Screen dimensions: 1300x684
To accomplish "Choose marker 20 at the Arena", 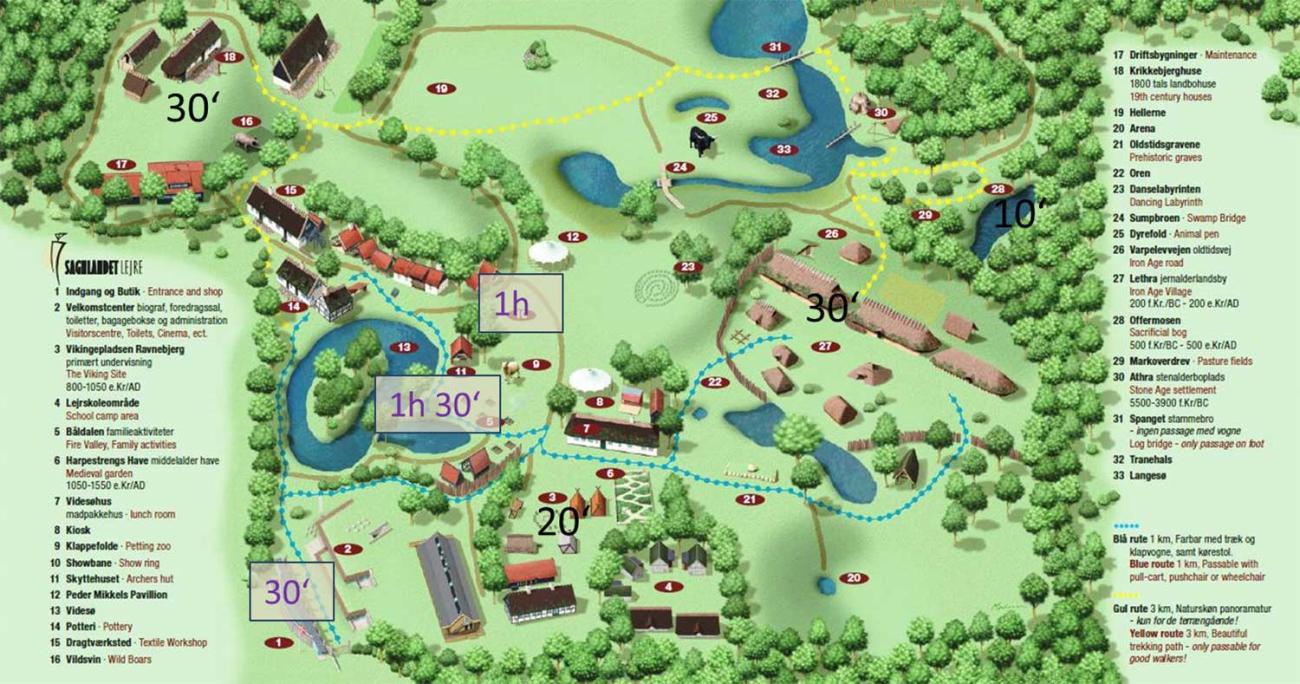I will click(852, 578).
